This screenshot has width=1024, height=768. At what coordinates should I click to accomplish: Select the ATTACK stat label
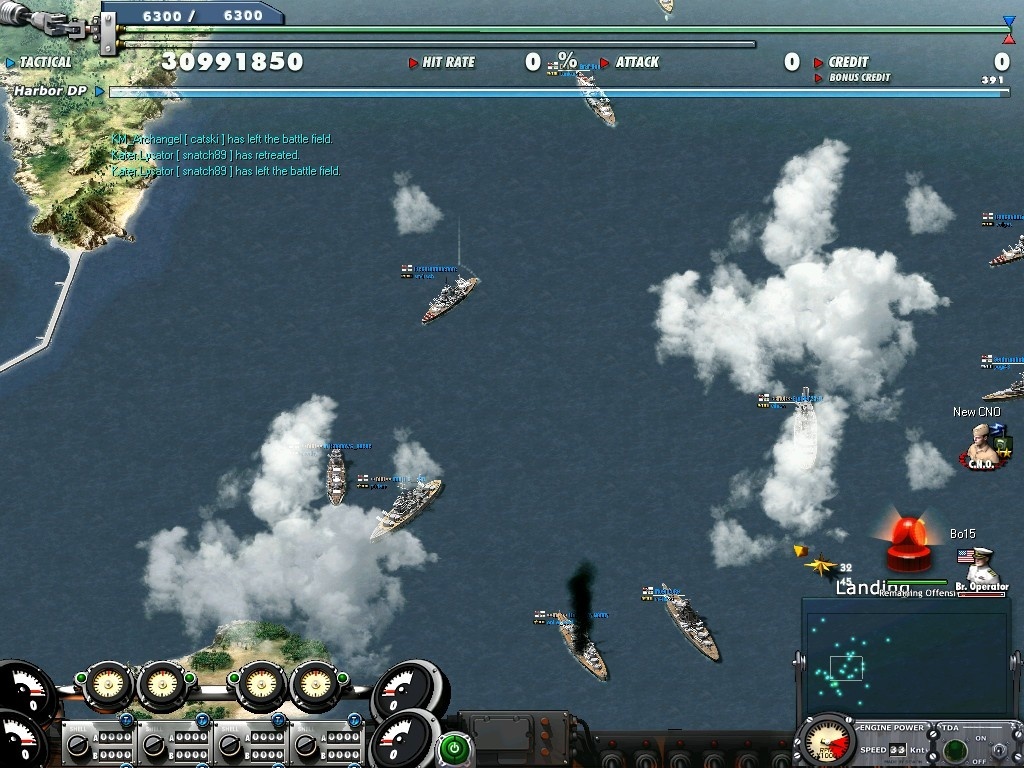click(637, 62)
